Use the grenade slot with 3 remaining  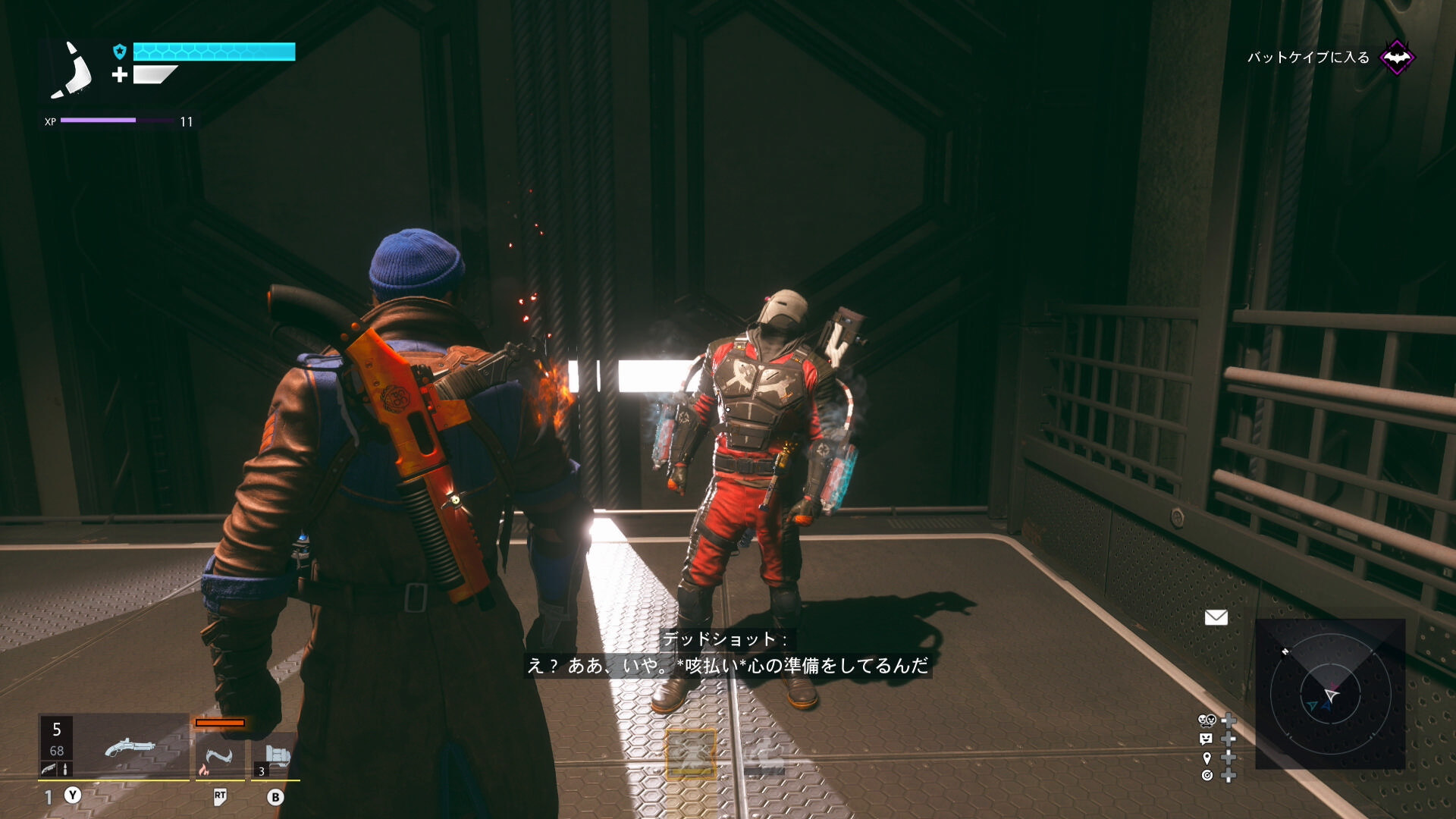click(275, 757)
